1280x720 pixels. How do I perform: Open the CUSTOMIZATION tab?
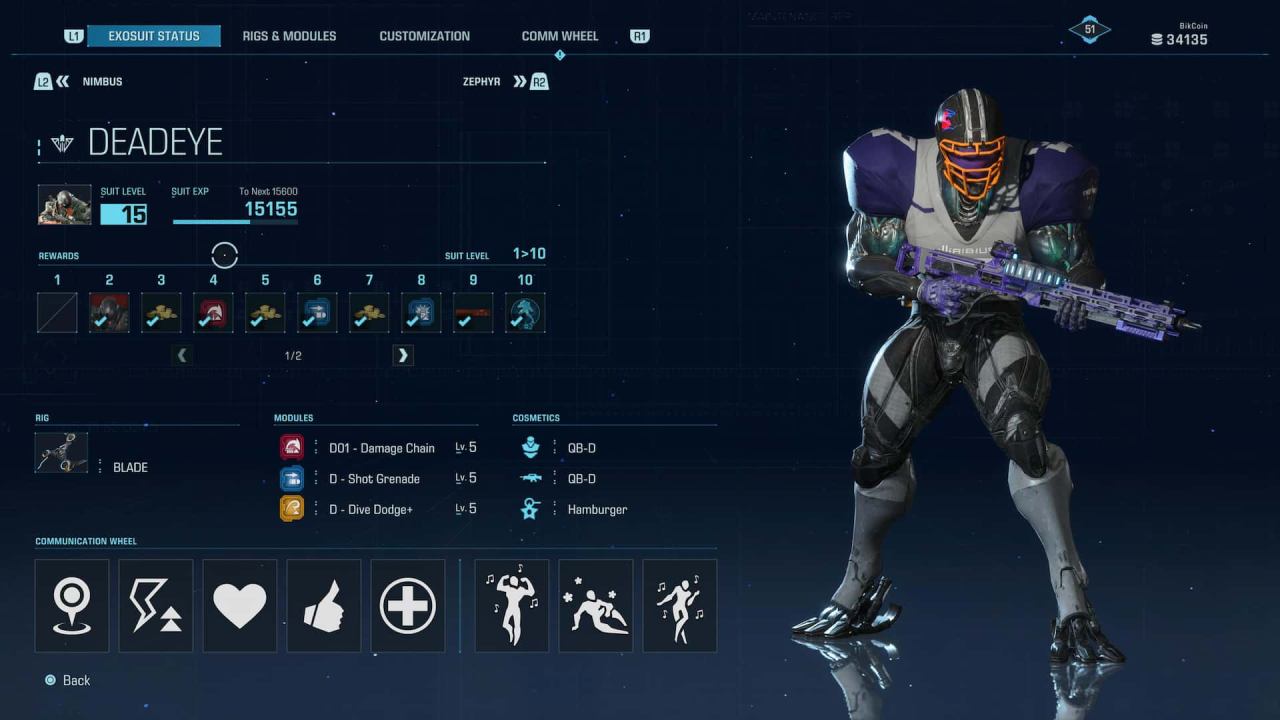tap(424, 35)
